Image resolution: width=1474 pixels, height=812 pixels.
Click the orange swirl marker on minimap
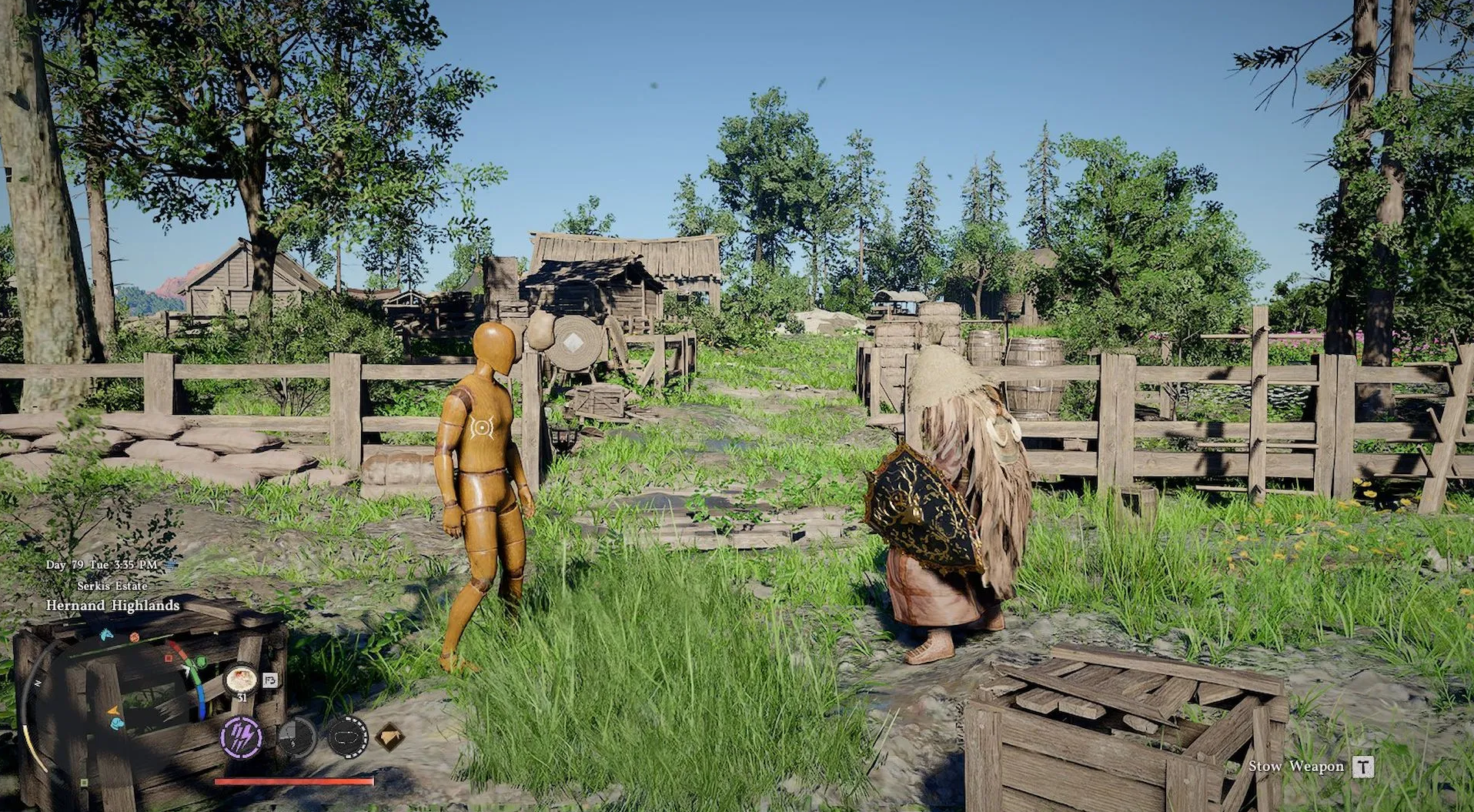[134, 637]
